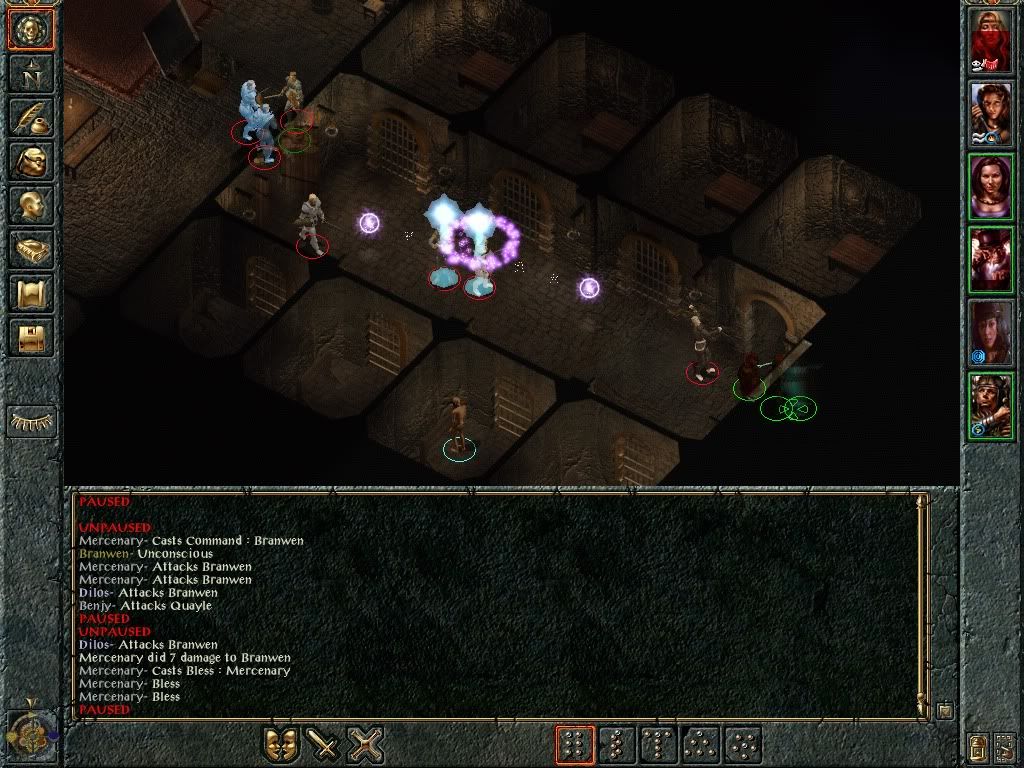This screenshot has height=768, width=1024.
Task: Activate the talk masks button
Action: tap(281, 745)
